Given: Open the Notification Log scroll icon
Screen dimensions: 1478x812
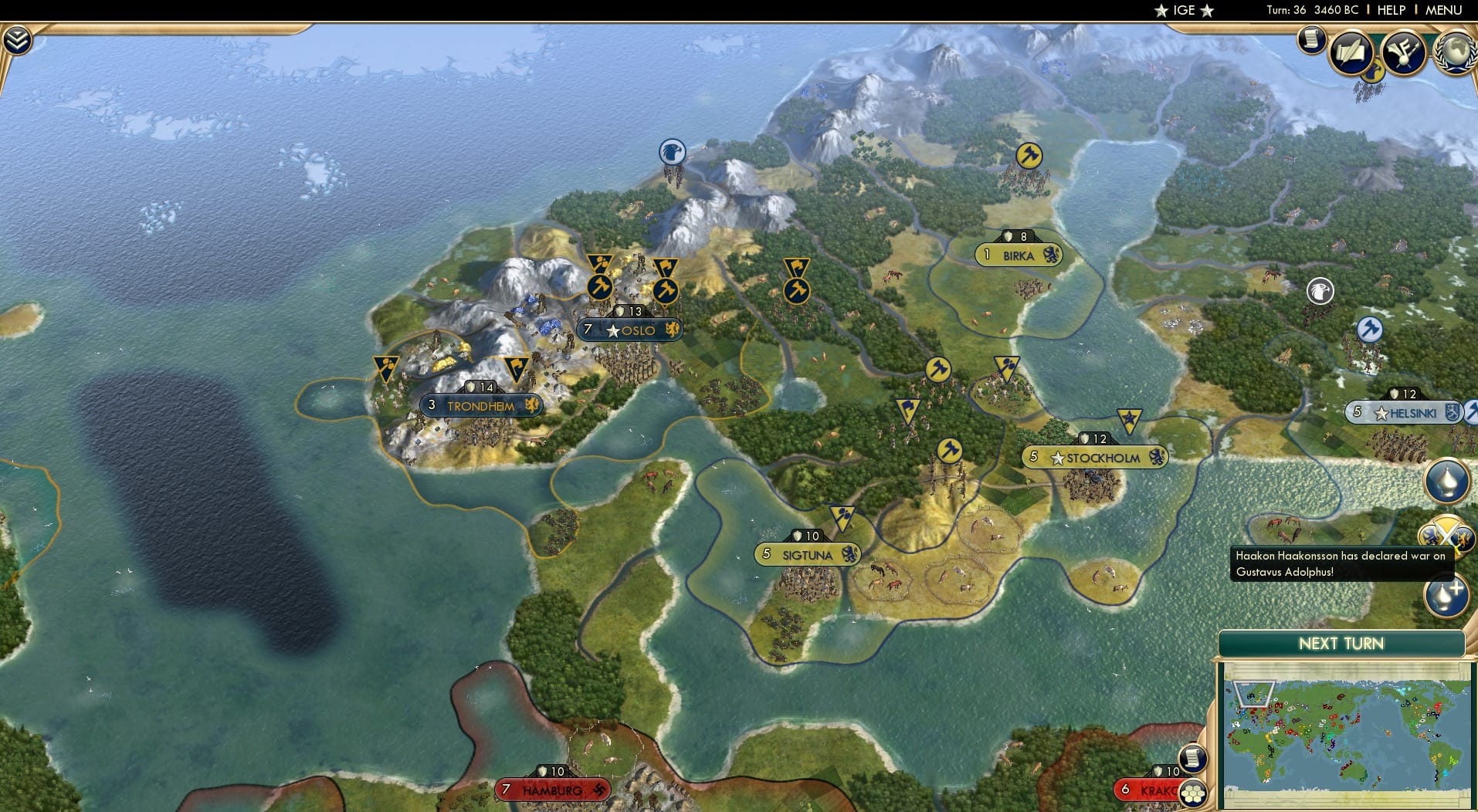Looking at the screenshot, I should pos(1310,39).
